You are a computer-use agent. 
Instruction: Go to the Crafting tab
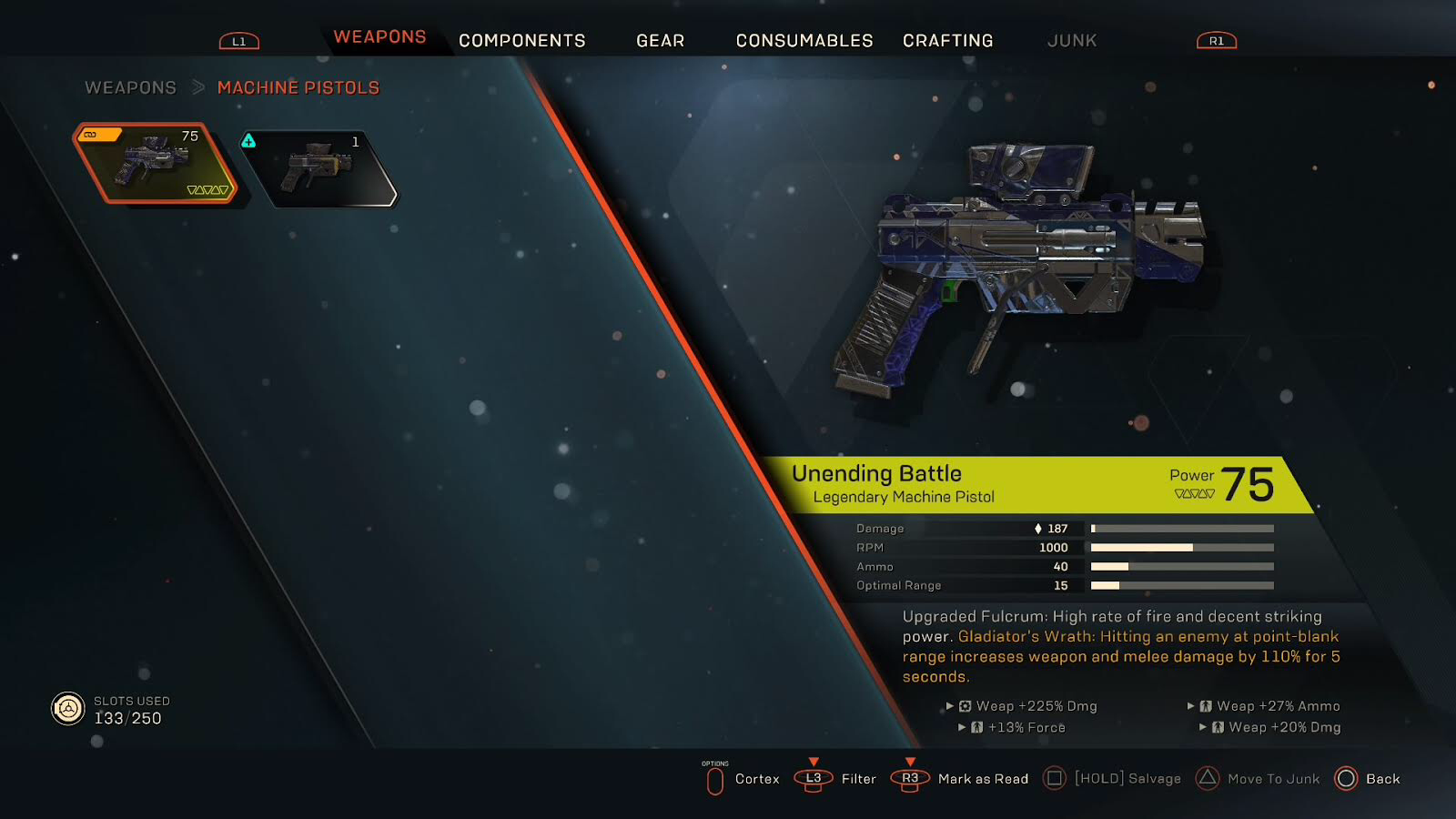click(x=947, y=41)
